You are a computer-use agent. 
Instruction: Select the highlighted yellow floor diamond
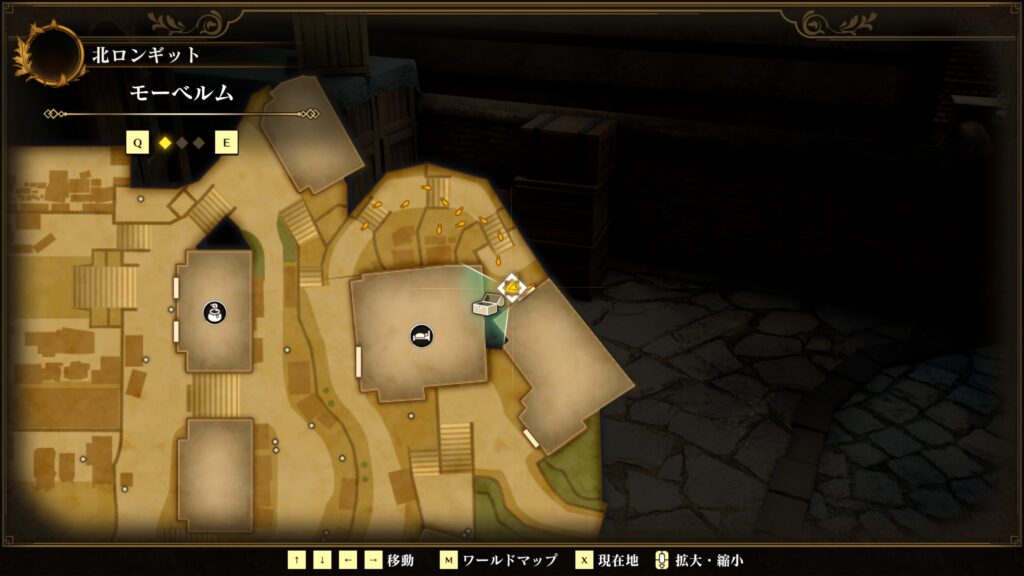(x=165, y=143)
